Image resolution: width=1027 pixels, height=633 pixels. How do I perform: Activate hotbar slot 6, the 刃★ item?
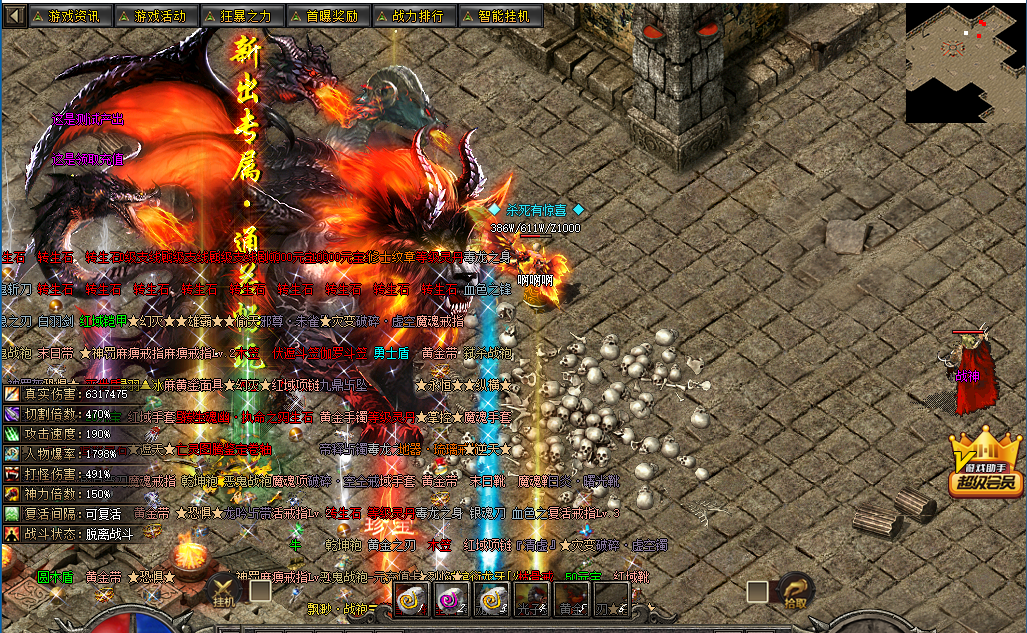611,599
